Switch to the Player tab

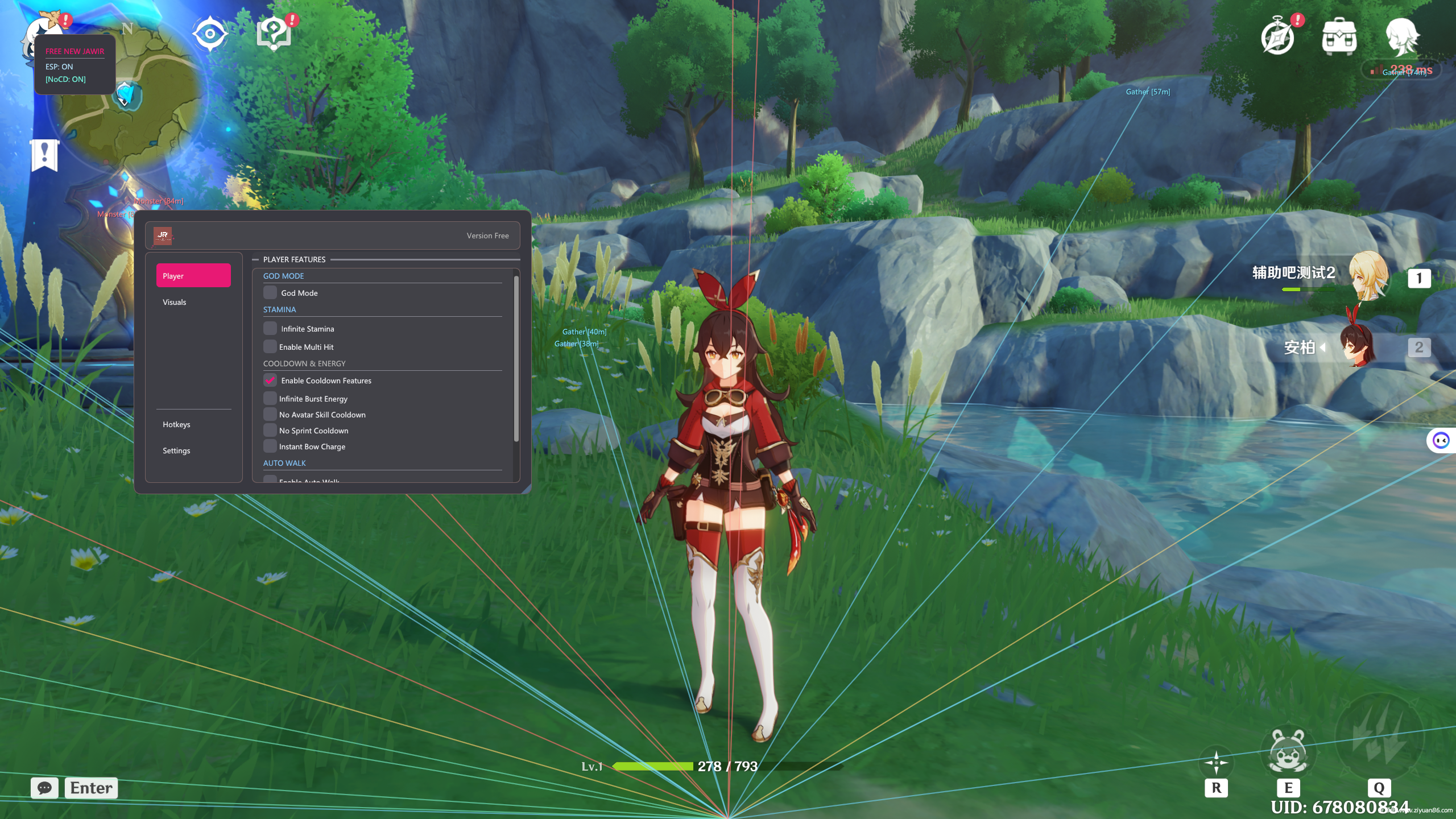coord(193,276)
